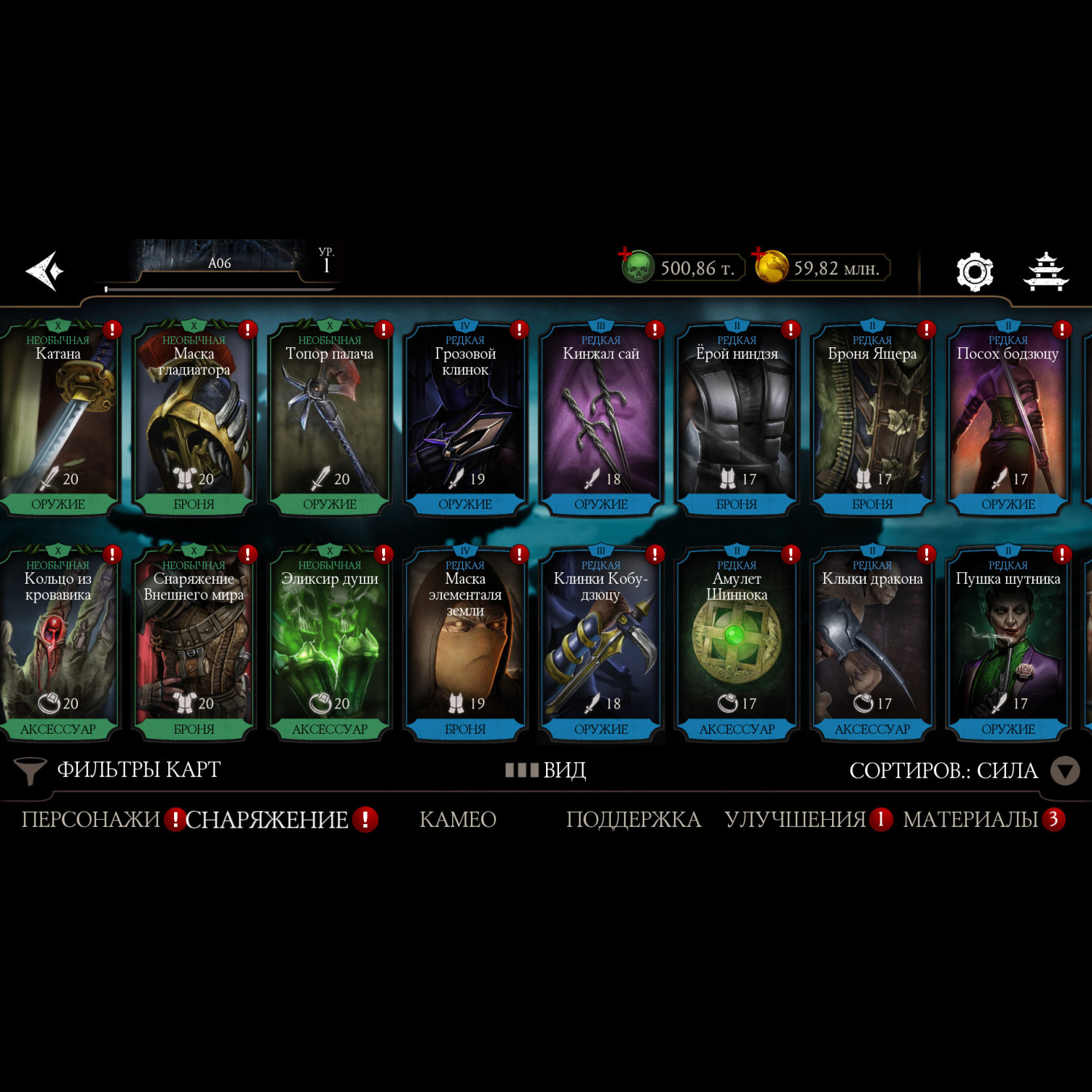Add koins with the gold dragon coin
Viewport: 1092px width, 1092px height.
(771, 266)
